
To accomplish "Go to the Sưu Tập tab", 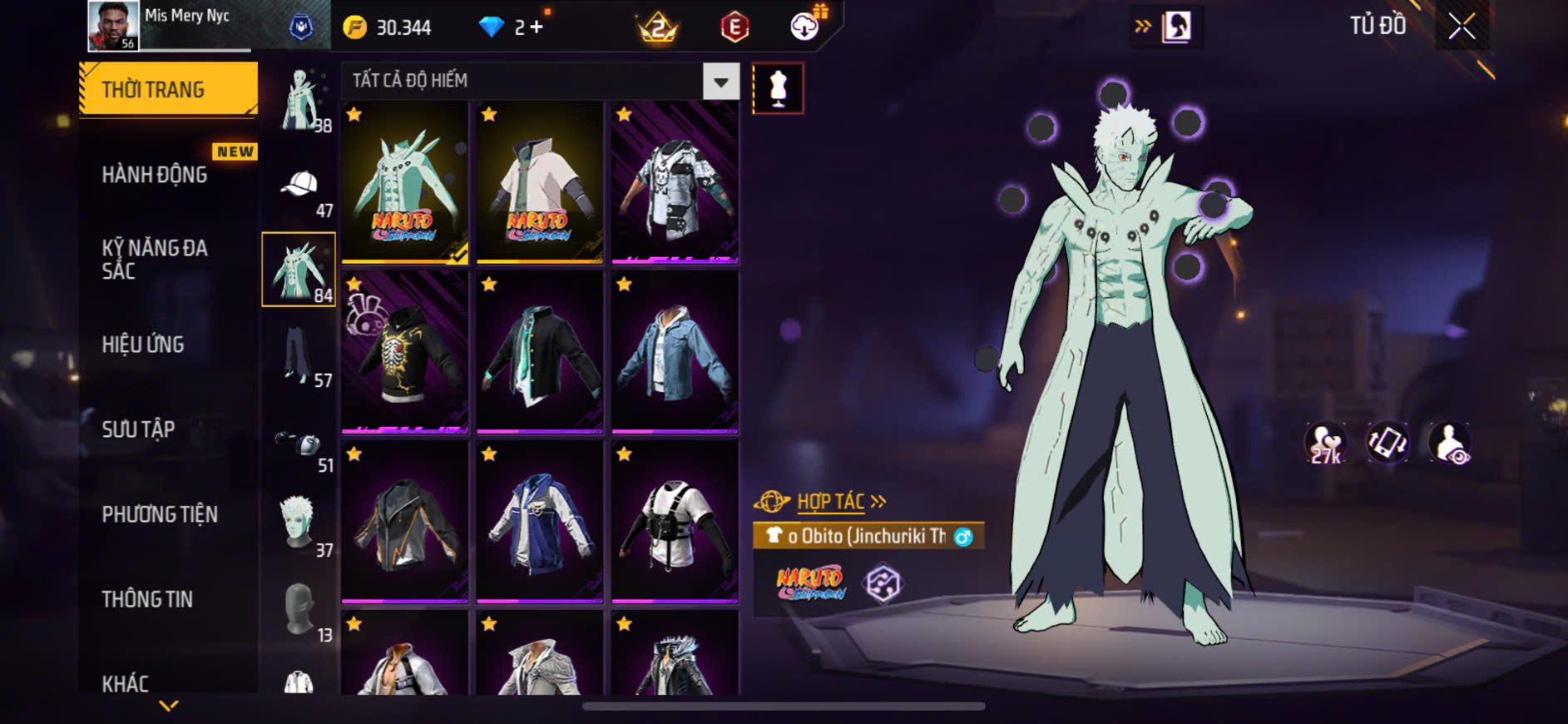I will tap(138, 429).
